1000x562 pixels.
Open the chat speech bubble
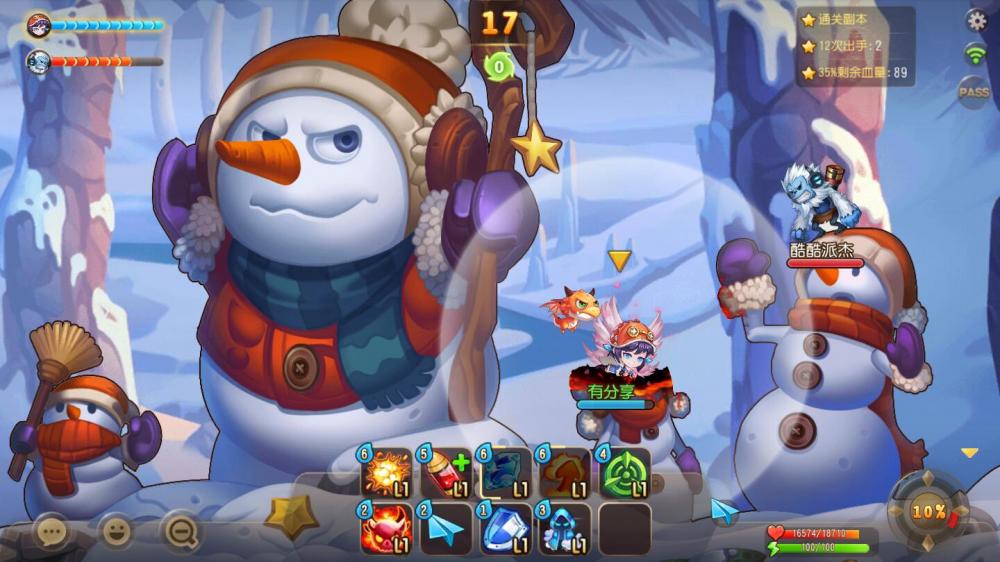(51, 531)
